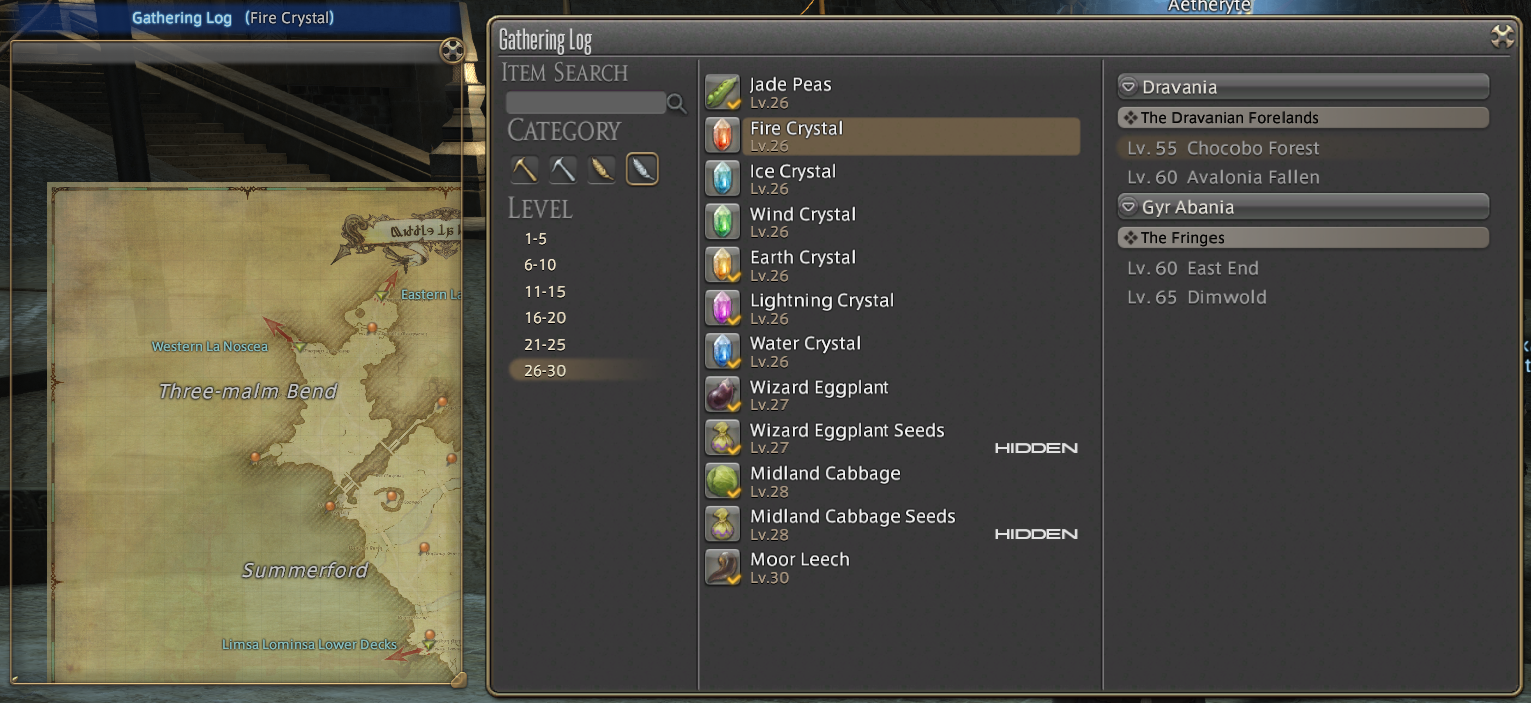Image resolution: width=1531 pixels, height=703 pixels.
Task: Click the Item Search text field
Action: [x=586, y=103]
